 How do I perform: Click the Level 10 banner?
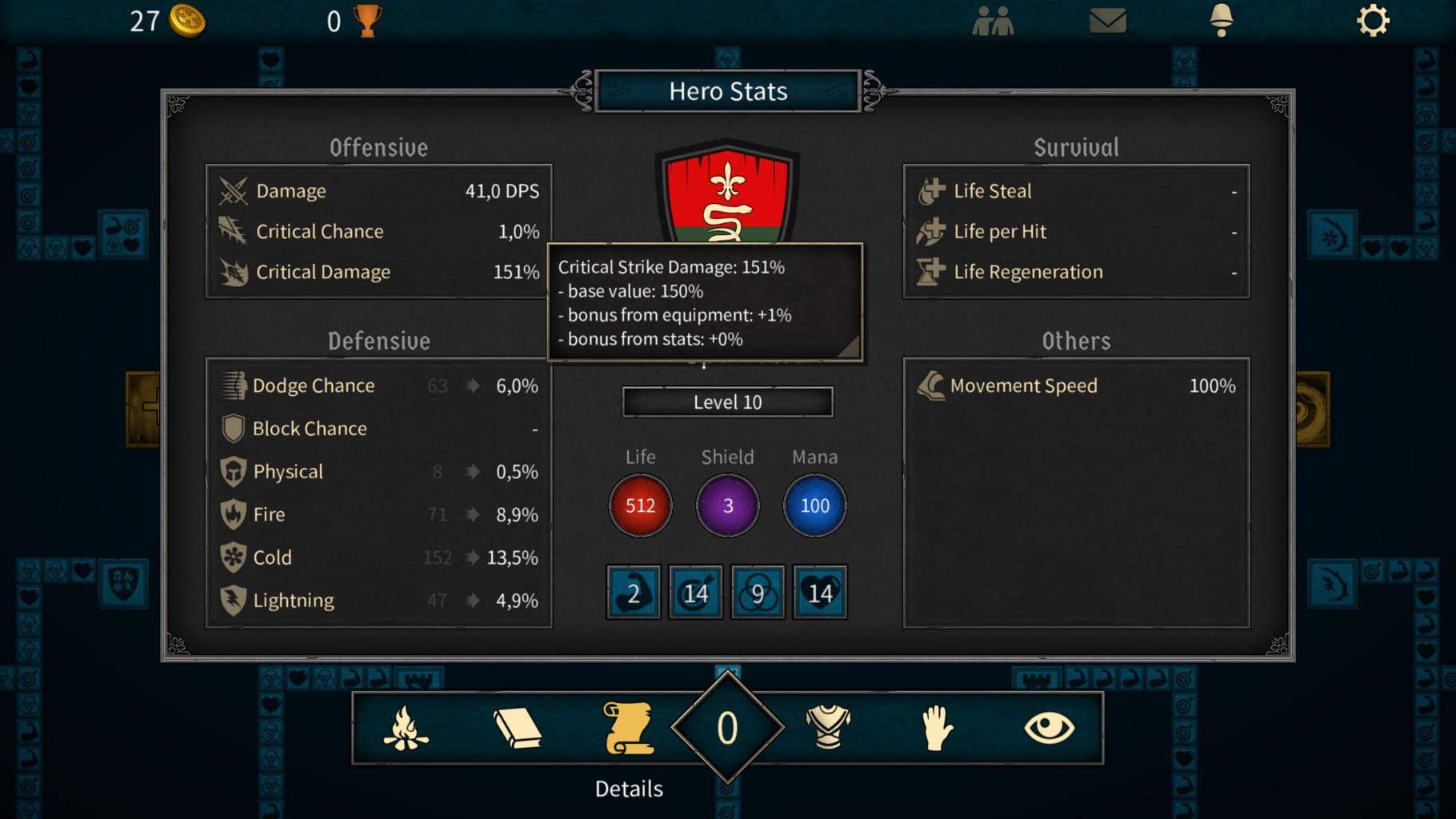726,402
